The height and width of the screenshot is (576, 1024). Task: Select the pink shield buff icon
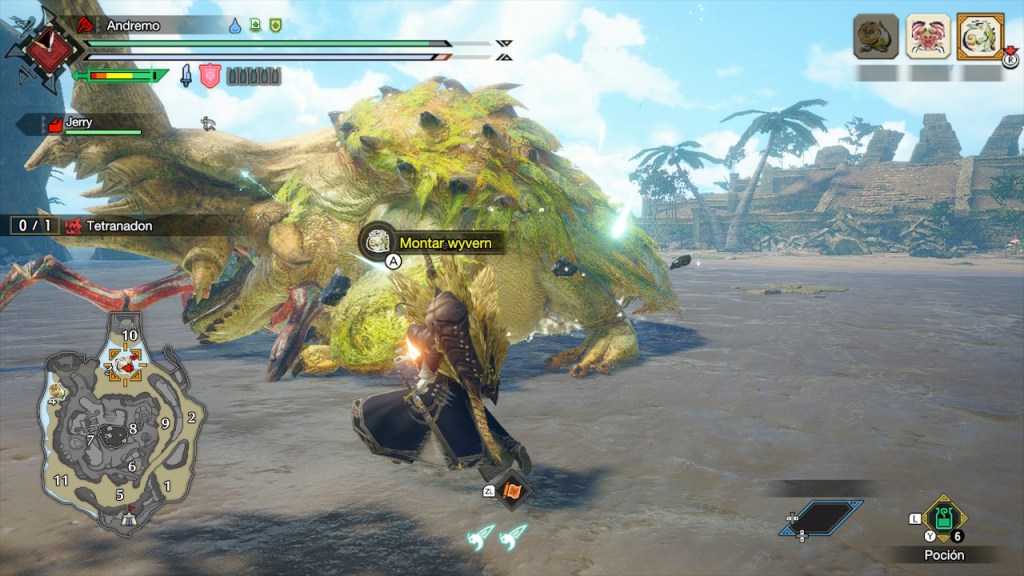210,76
